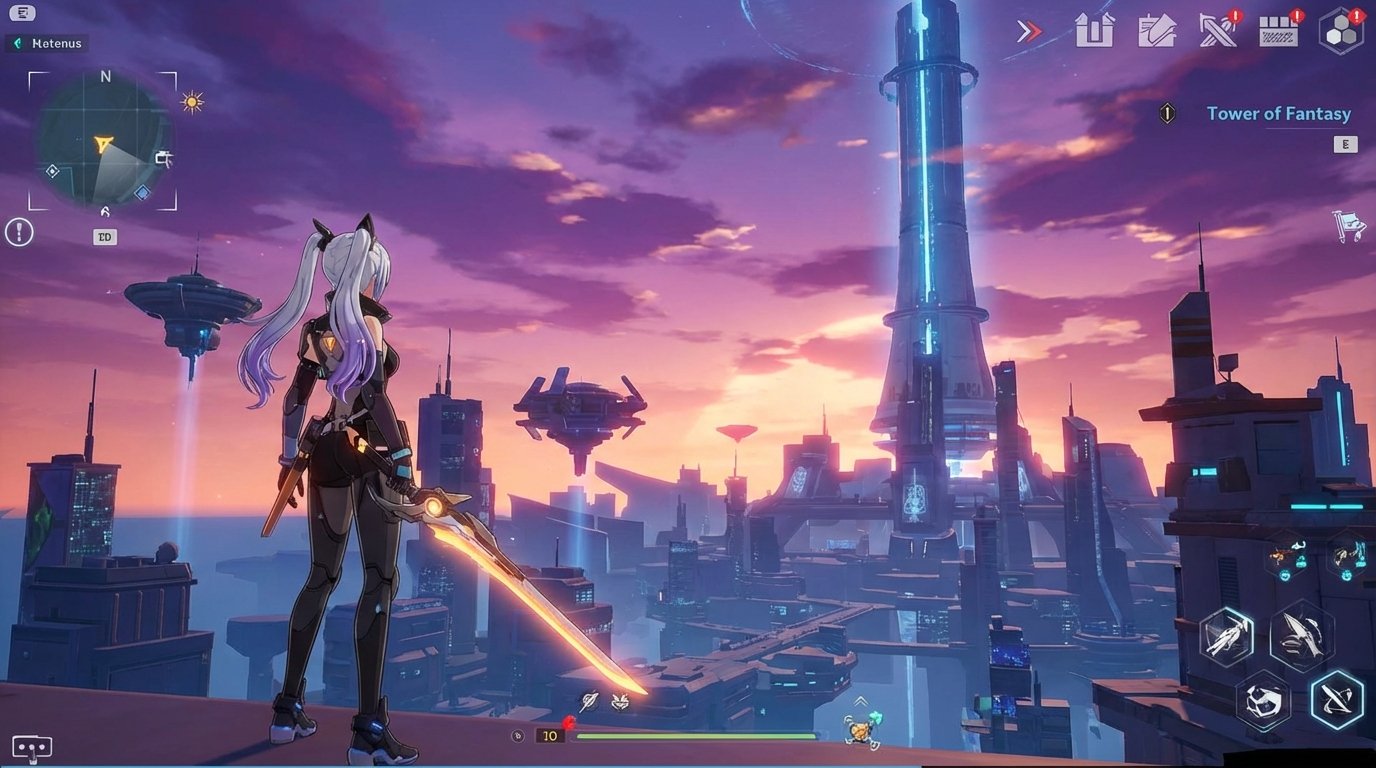The image size is (1376, 768).
Task: Open the crafting icon next to the backpack
Action: tap(1157, 31)
